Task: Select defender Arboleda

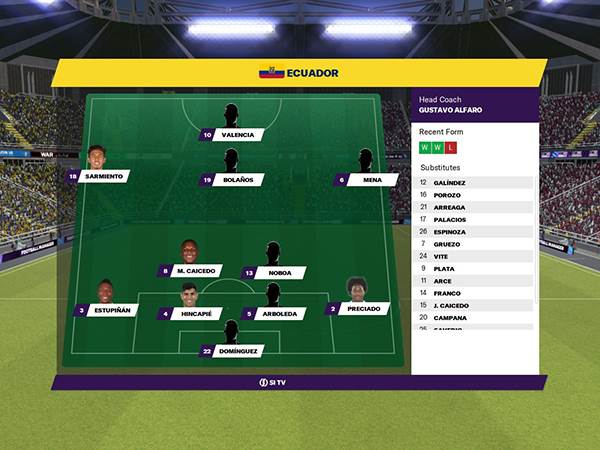Action: tap(278, 314)
